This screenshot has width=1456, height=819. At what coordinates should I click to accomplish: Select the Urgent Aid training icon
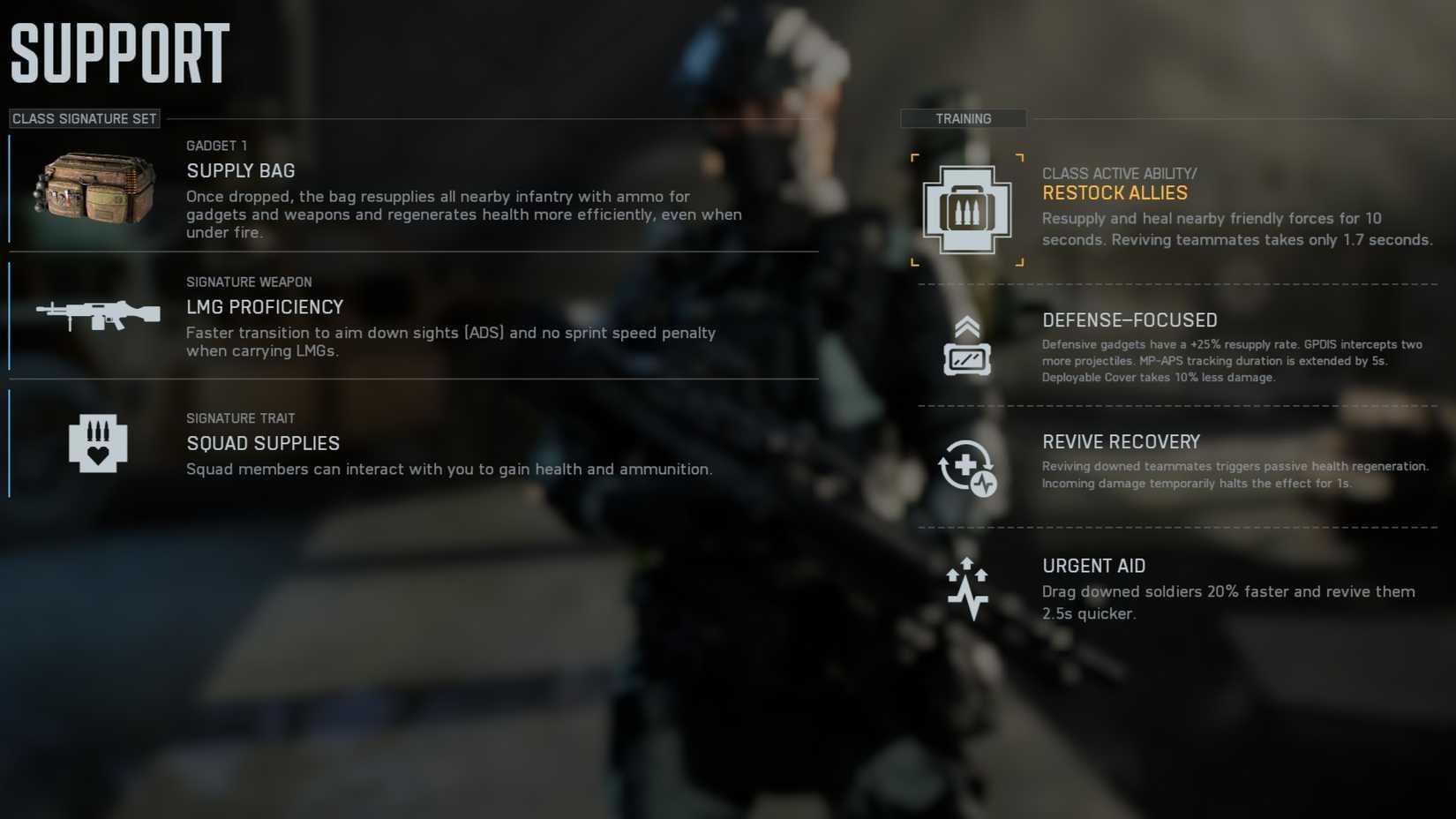[x=969, y=585]
